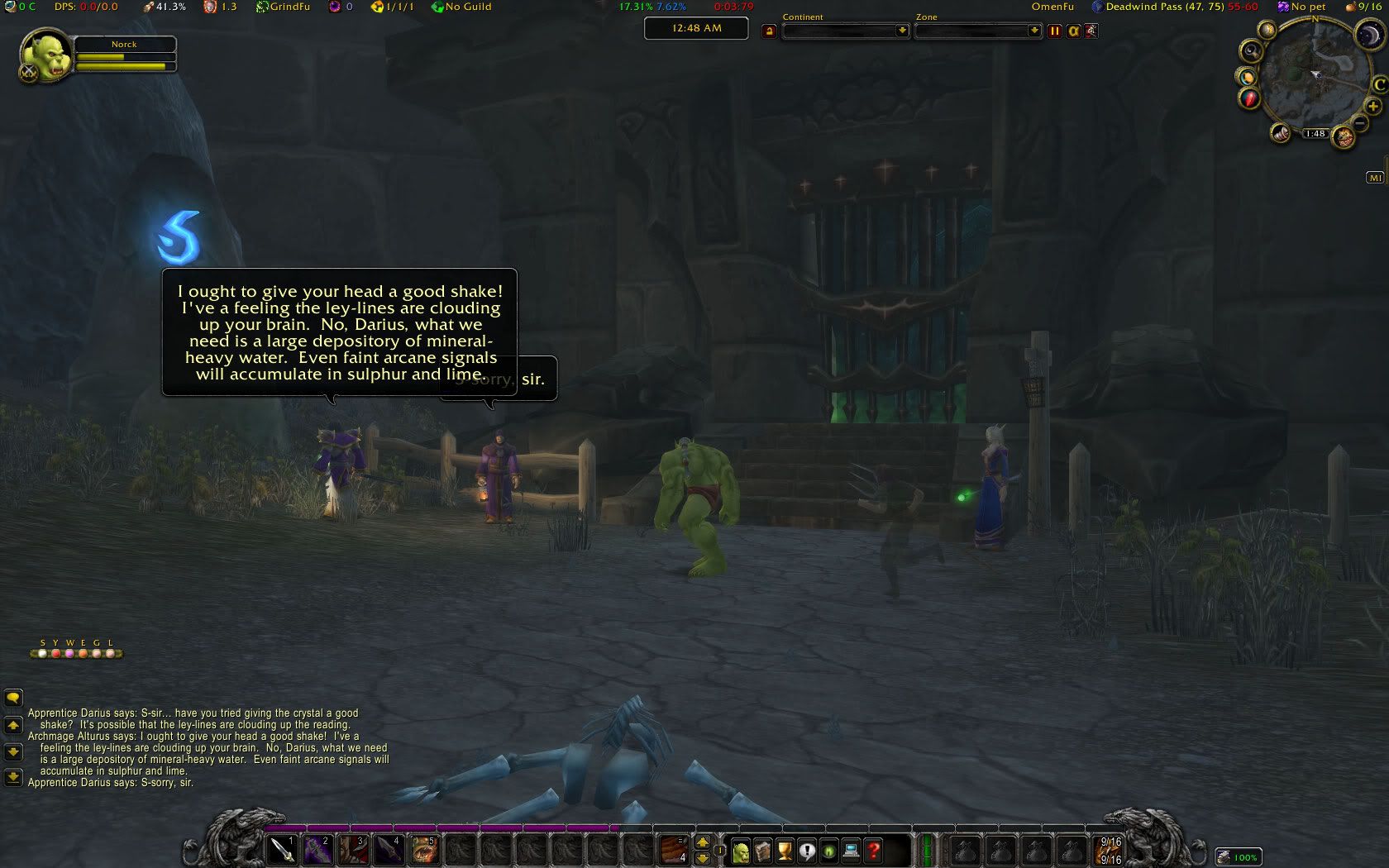Click the red crystal minimap button

[1248, 99]
